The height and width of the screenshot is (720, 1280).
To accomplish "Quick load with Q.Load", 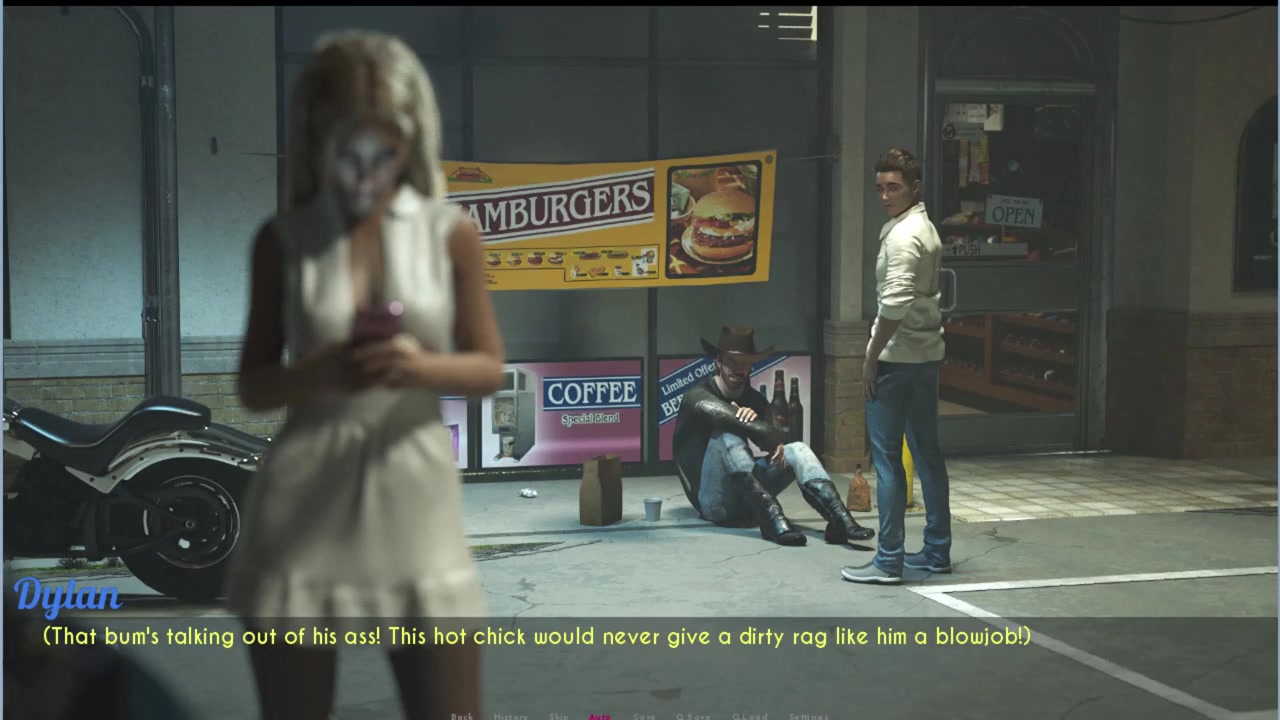I will [749, 716].
